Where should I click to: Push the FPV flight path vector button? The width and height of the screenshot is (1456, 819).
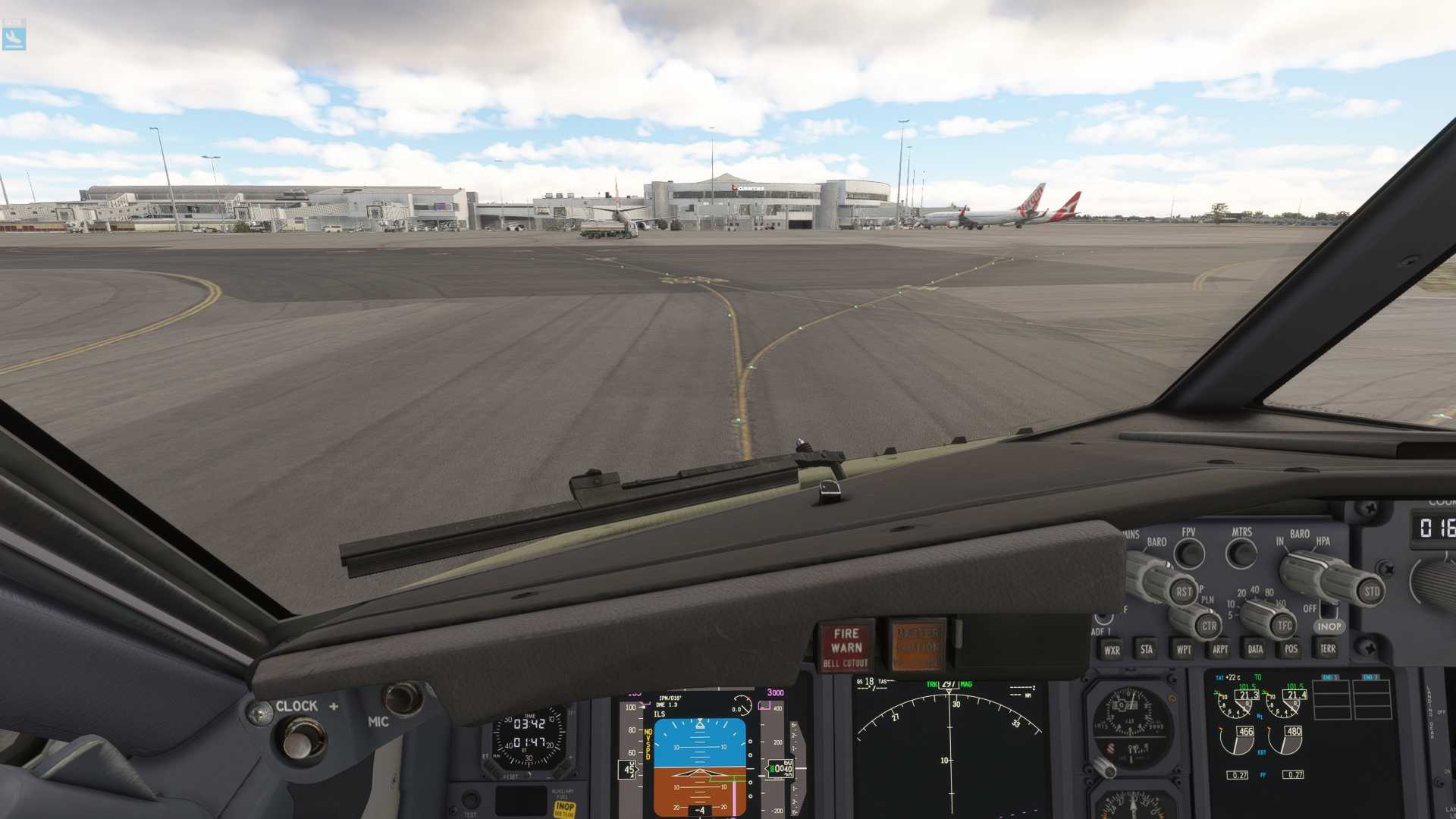[1189, 554]
